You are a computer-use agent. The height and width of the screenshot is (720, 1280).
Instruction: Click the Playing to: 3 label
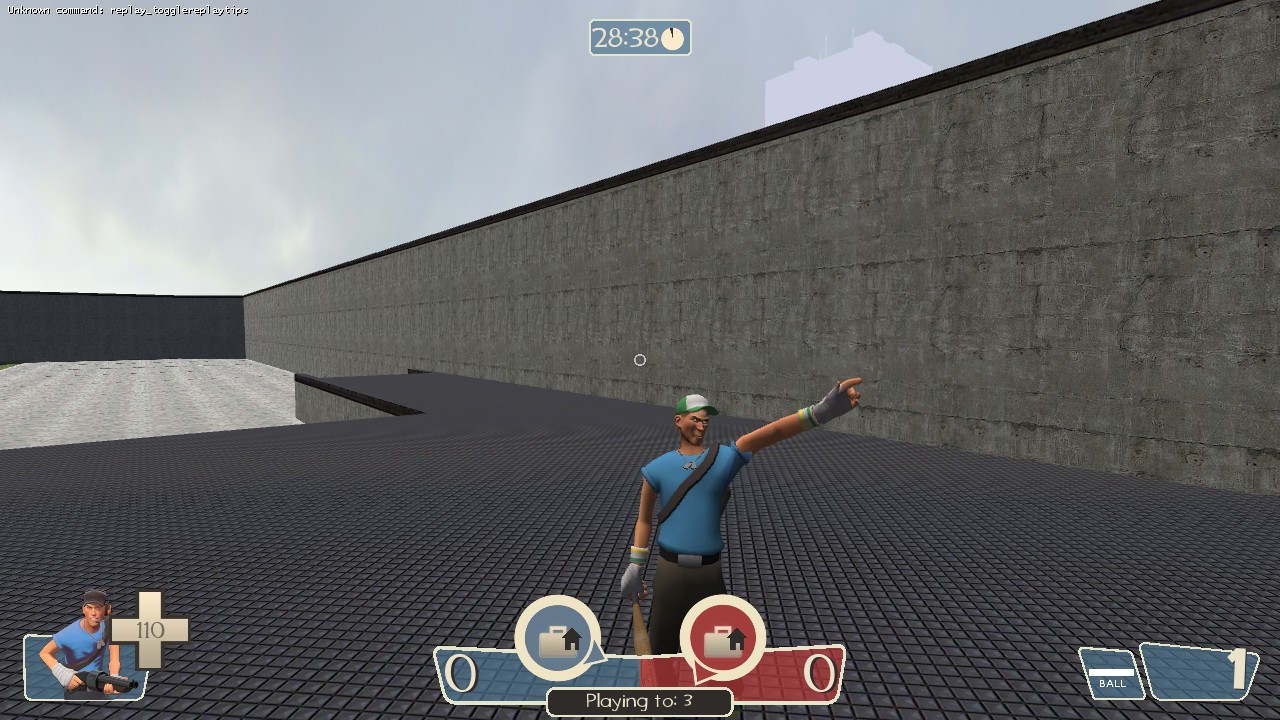(640, 701)
